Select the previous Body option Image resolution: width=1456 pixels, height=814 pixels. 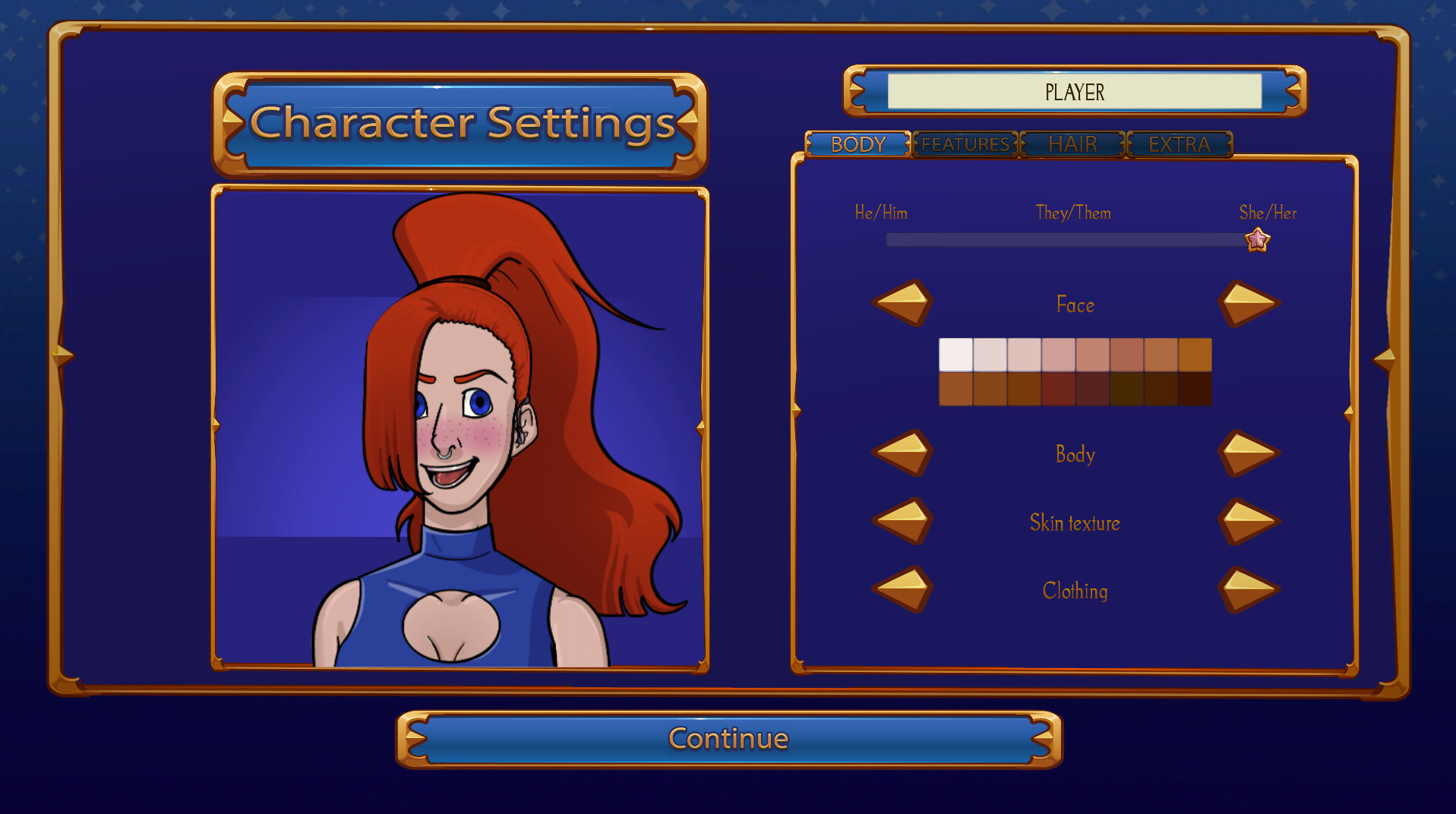pyautogui.click(x=902, y=454)
